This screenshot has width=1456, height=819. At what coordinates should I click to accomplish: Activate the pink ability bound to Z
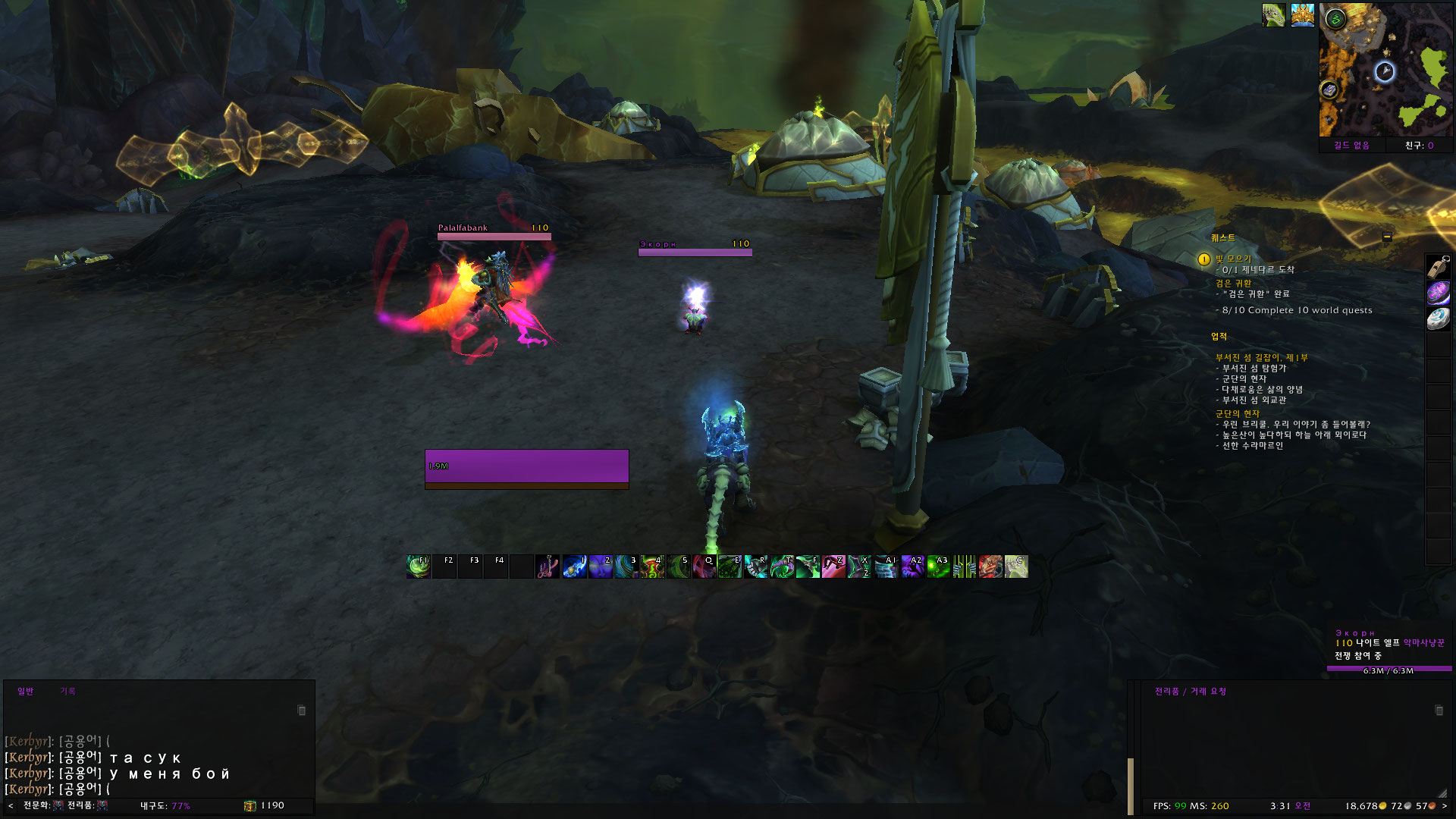click(x=833, y=566)
